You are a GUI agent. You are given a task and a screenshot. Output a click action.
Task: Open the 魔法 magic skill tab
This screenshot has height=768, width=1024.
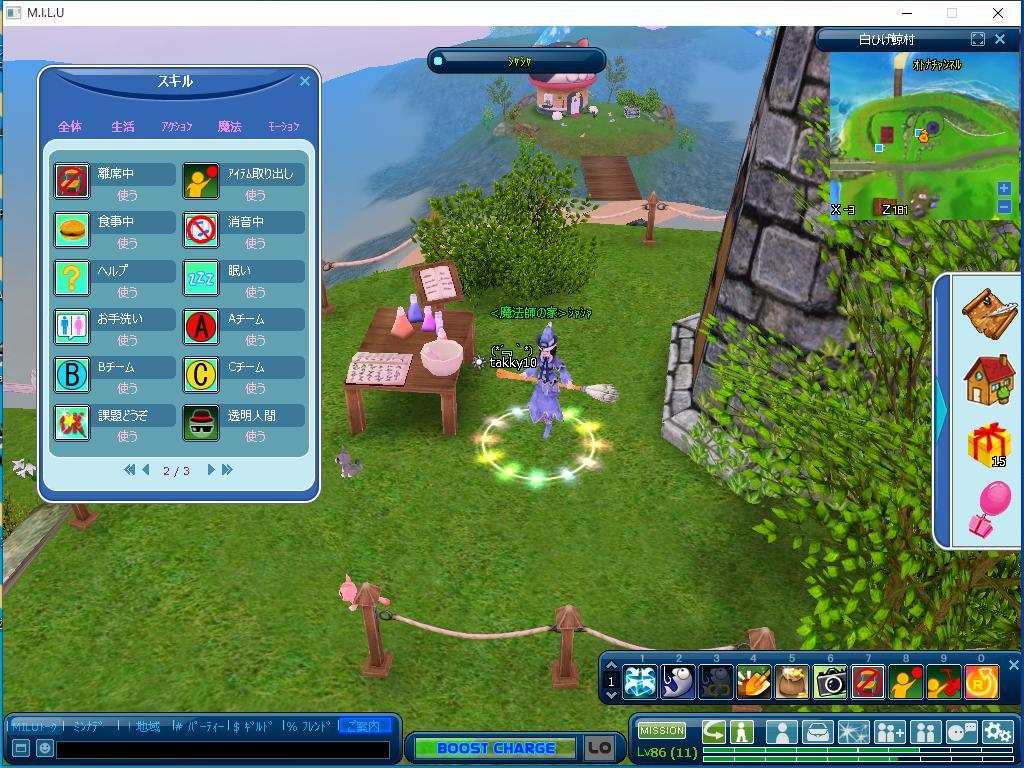pyautogui.click(x=230, y=127)
